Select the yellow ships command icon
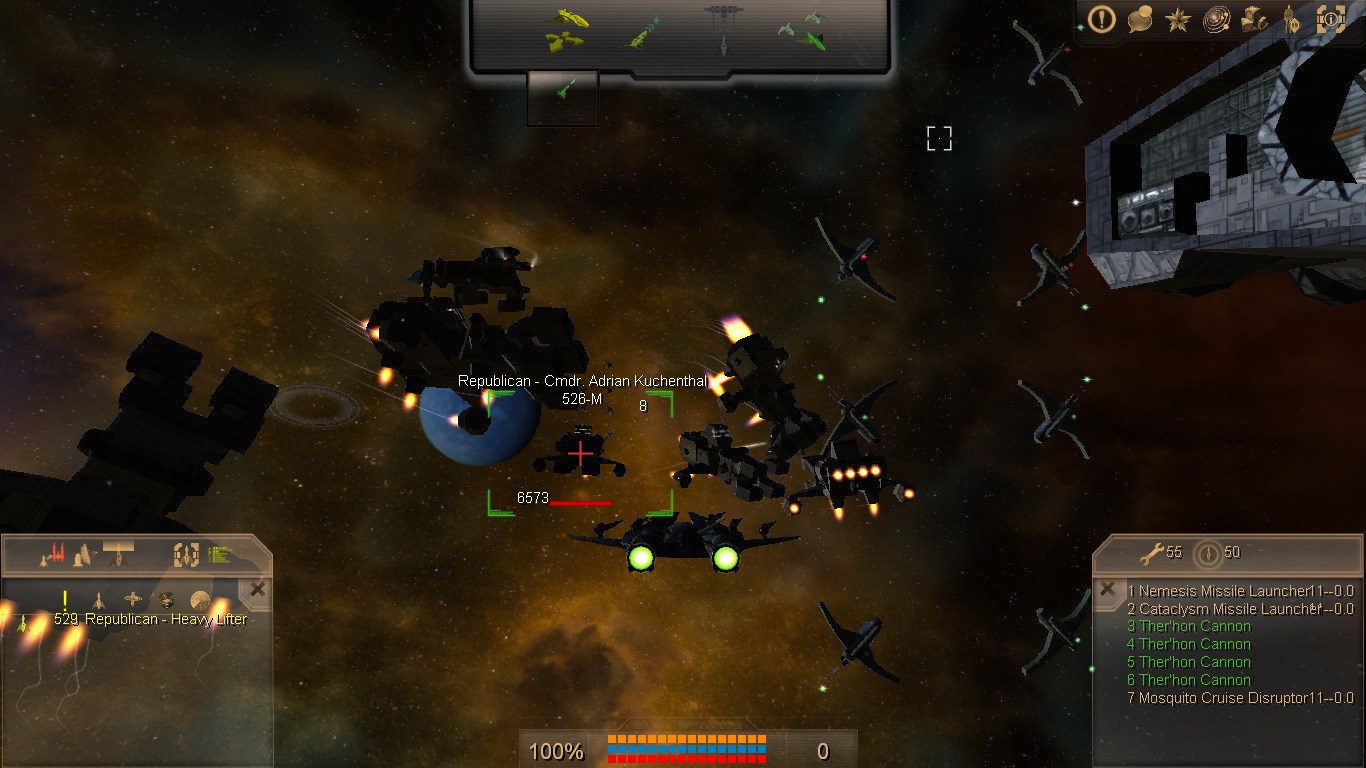 pyautogui.click(x=566, y=29)
